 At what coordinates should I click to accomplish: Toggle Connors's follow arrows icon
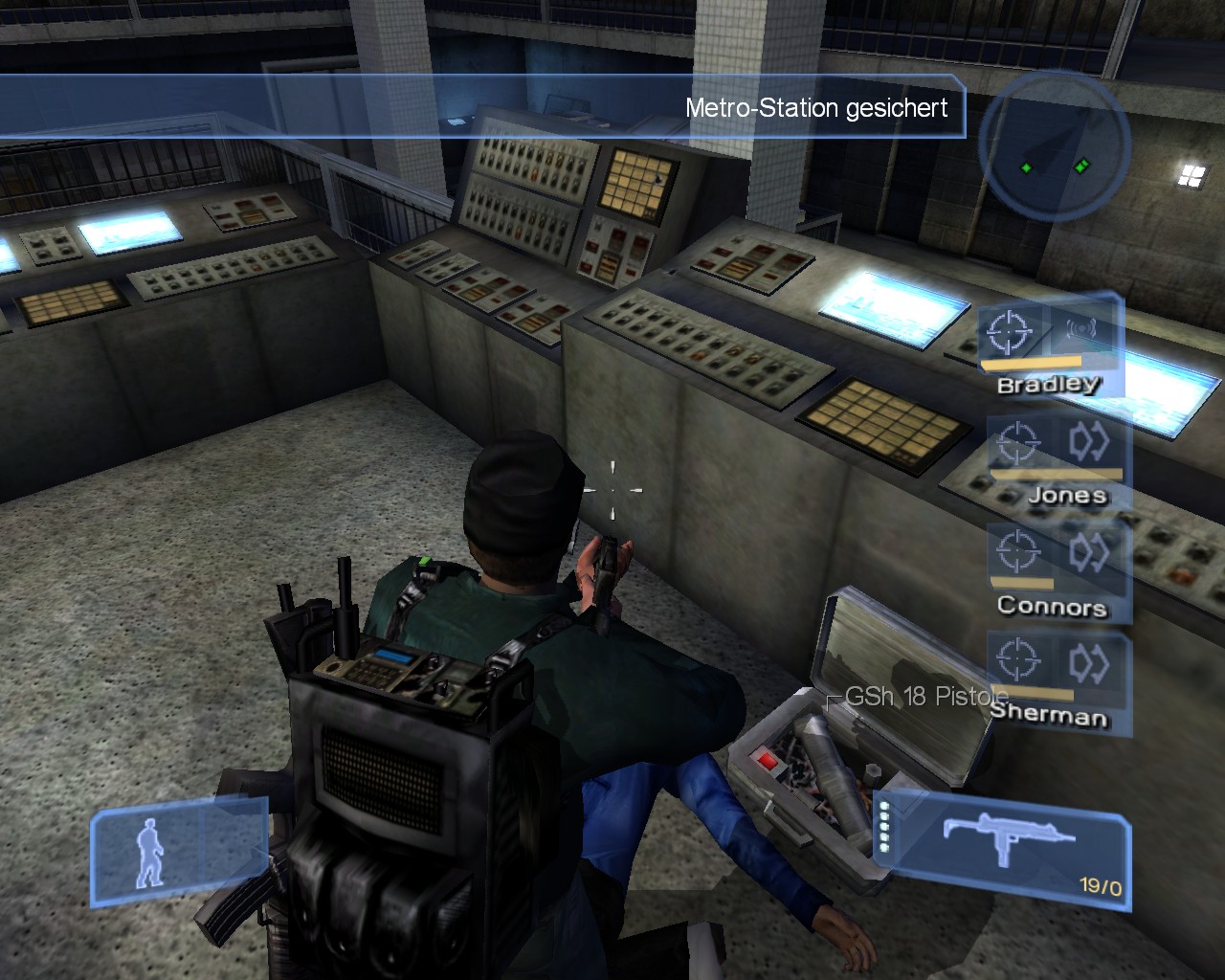coord(1088,551)
